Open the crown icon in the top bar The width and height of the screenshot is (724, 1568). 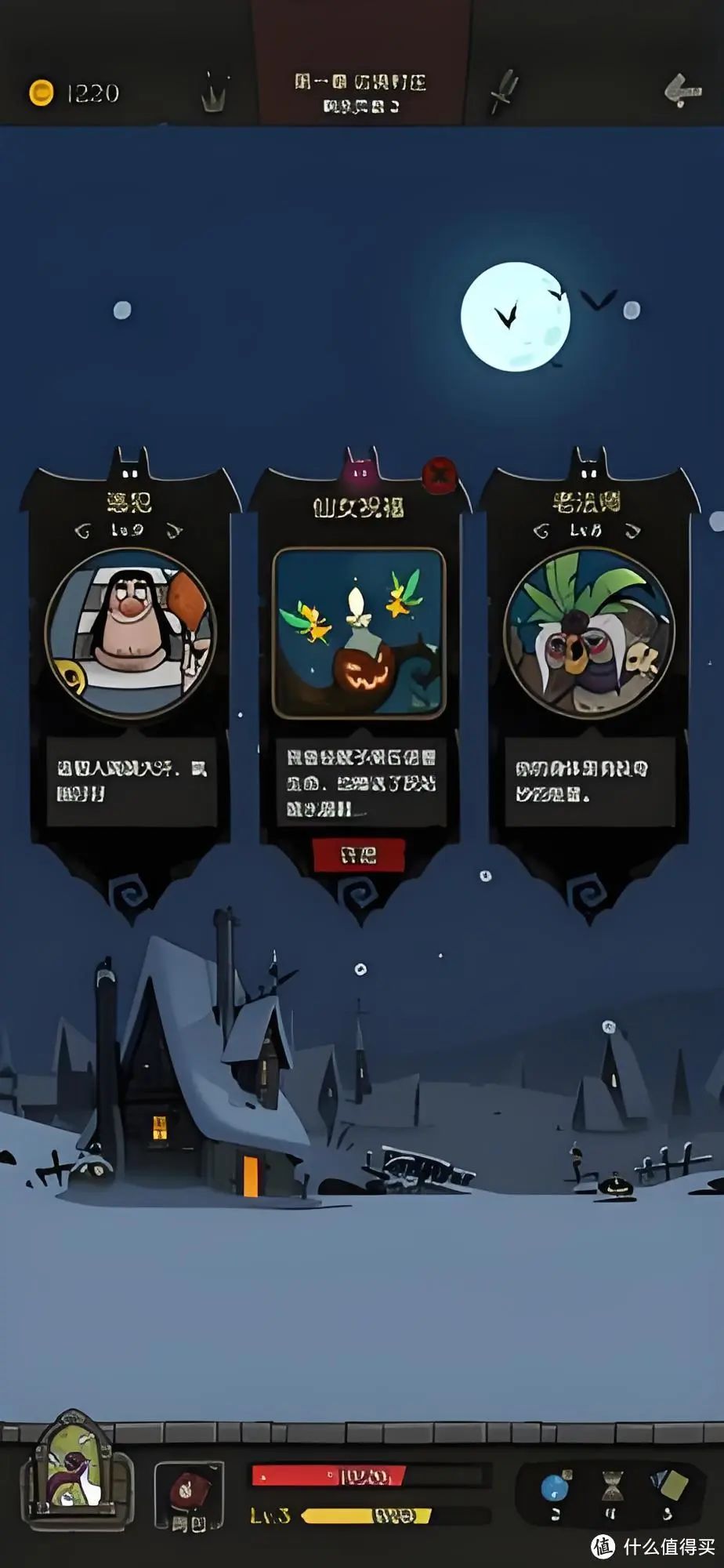point(215,93)
